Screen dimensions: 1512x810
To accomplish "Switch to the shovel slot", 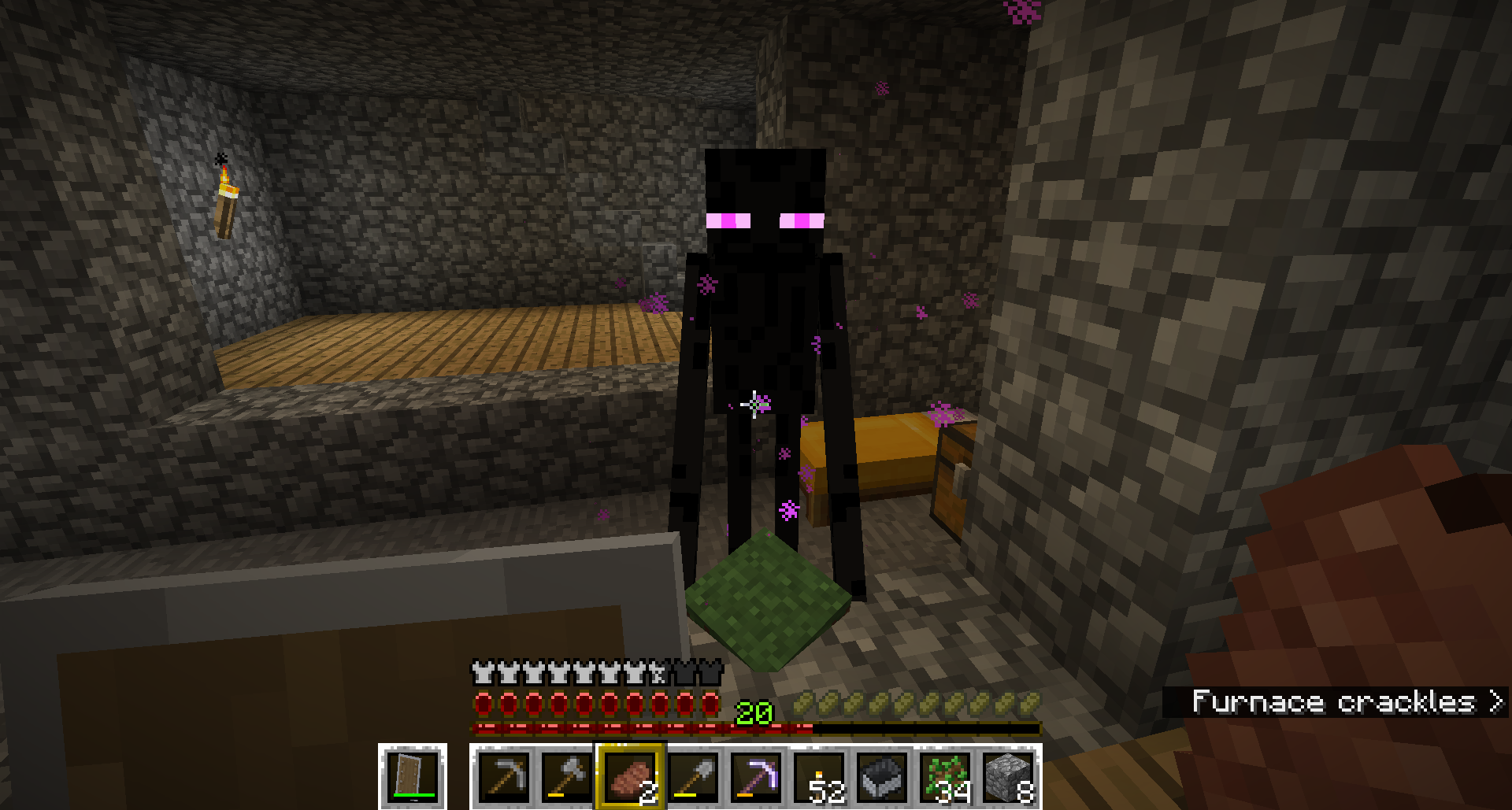I will pyautogui.click(x=694, y=776).
